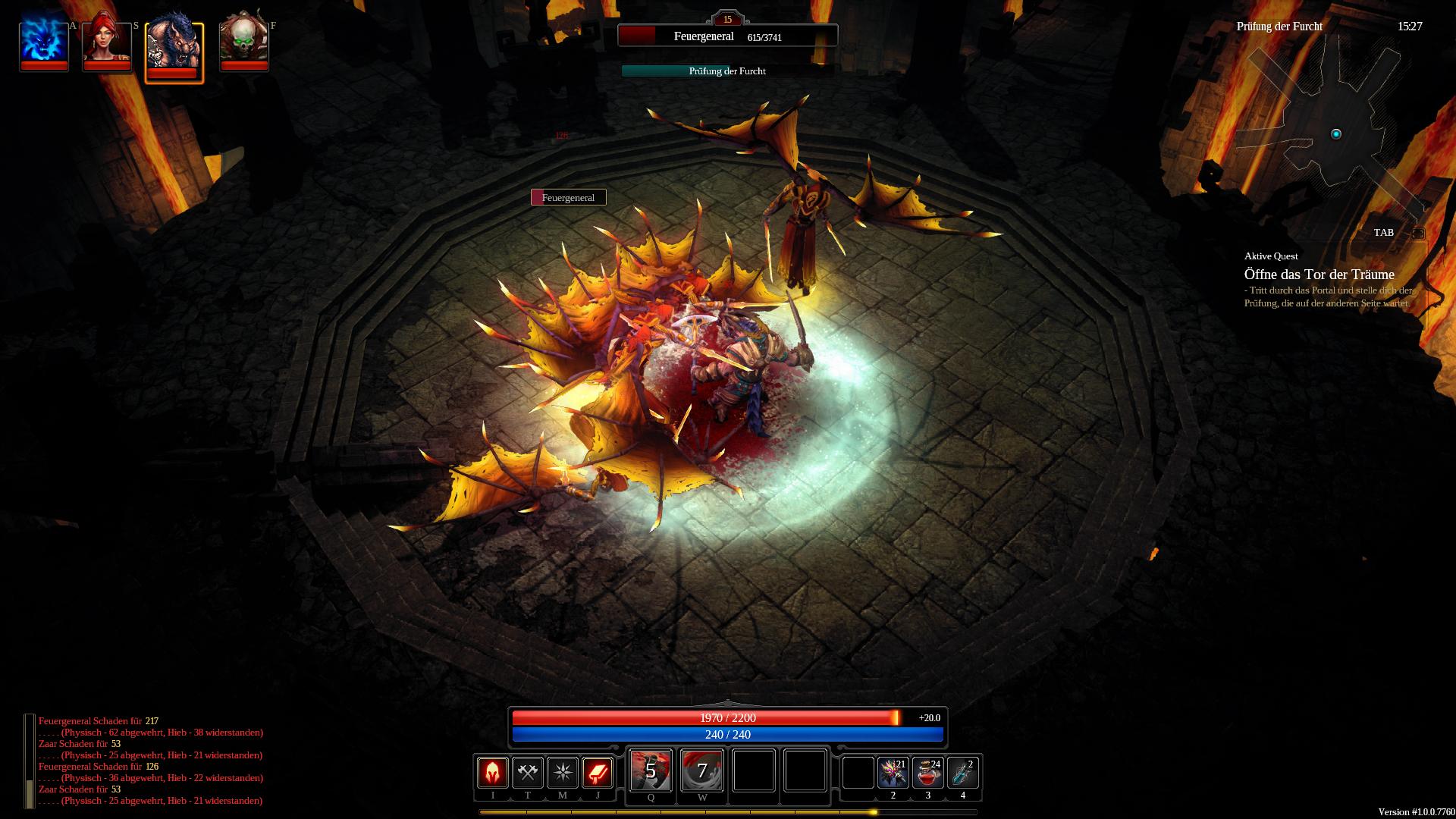Use the feathered item with 21 charges
1456x819 pixels.
pyautogui.click(x=893, y=773)
